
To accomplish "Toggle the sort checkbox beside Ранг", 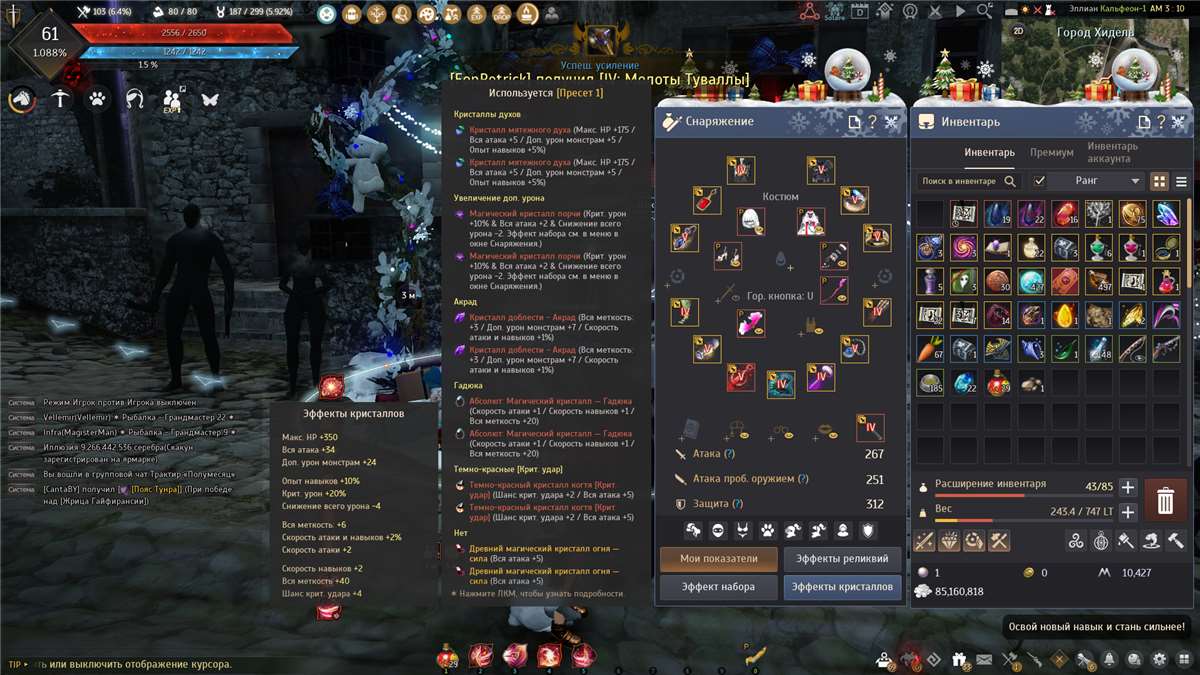I will pyautogui.click(x=1039, y=181).
